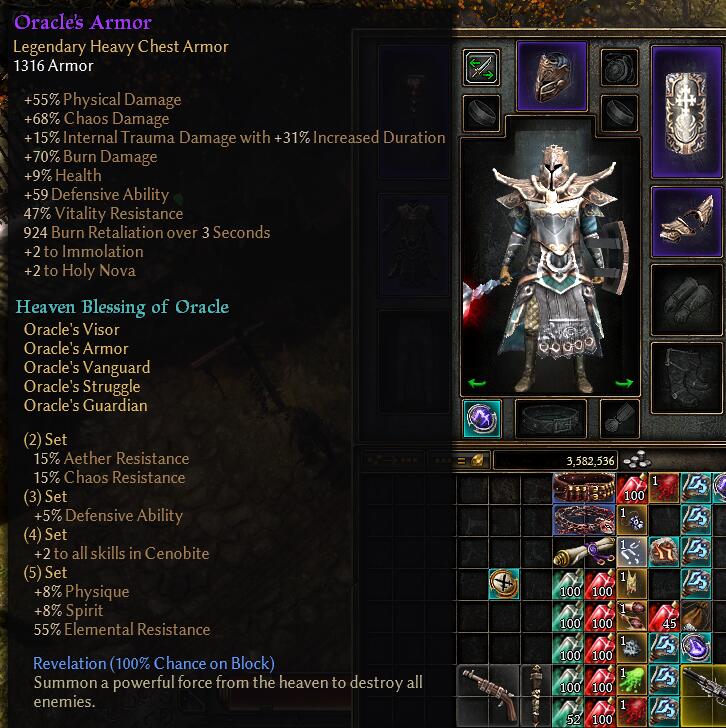Select the empty amulet slot

pos(619,68)
